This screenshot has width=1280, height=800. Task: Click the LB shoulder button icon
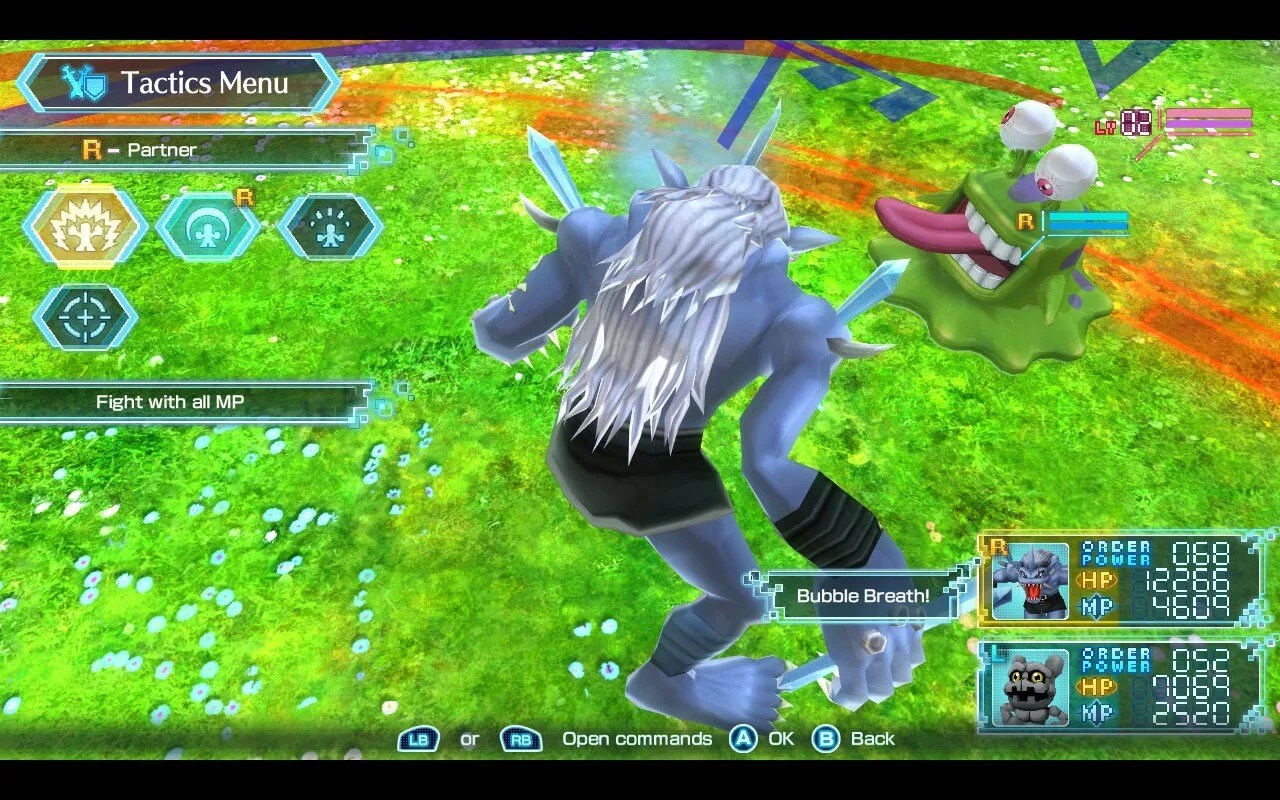[x=419, y=739]
